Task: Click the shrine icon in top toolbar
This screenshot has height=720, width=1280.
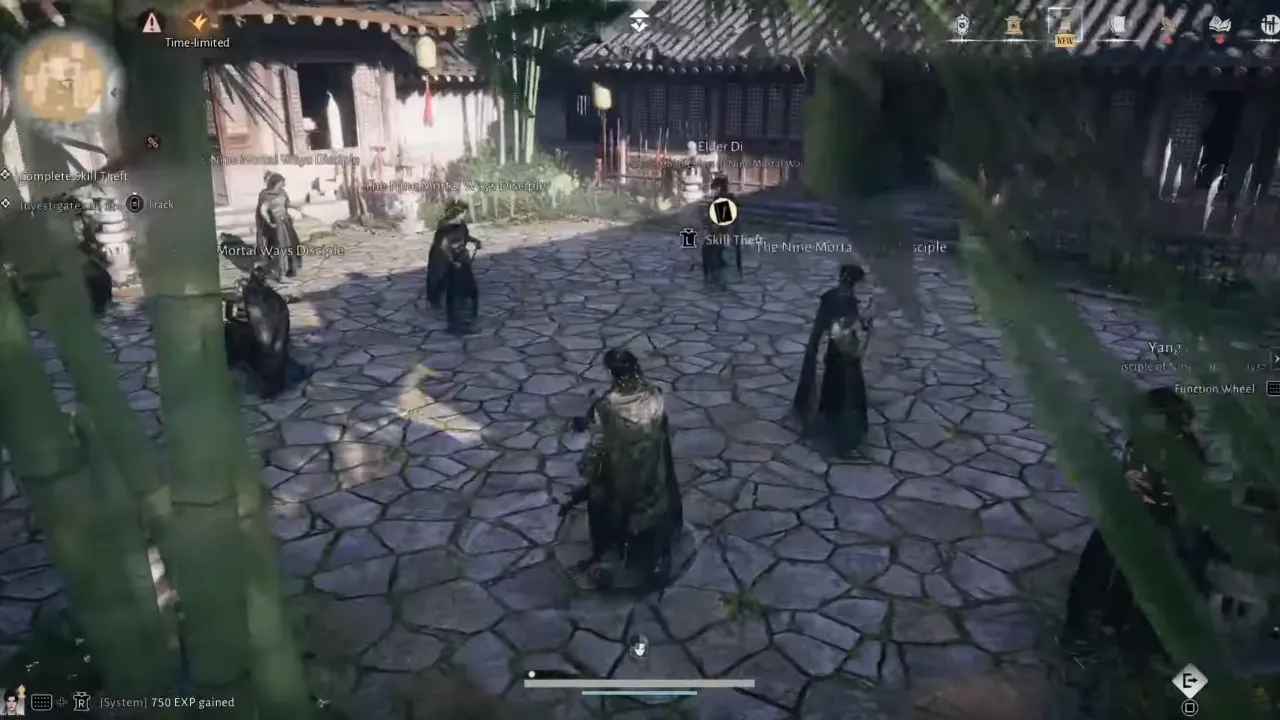Action: (x=1013, y=25)
